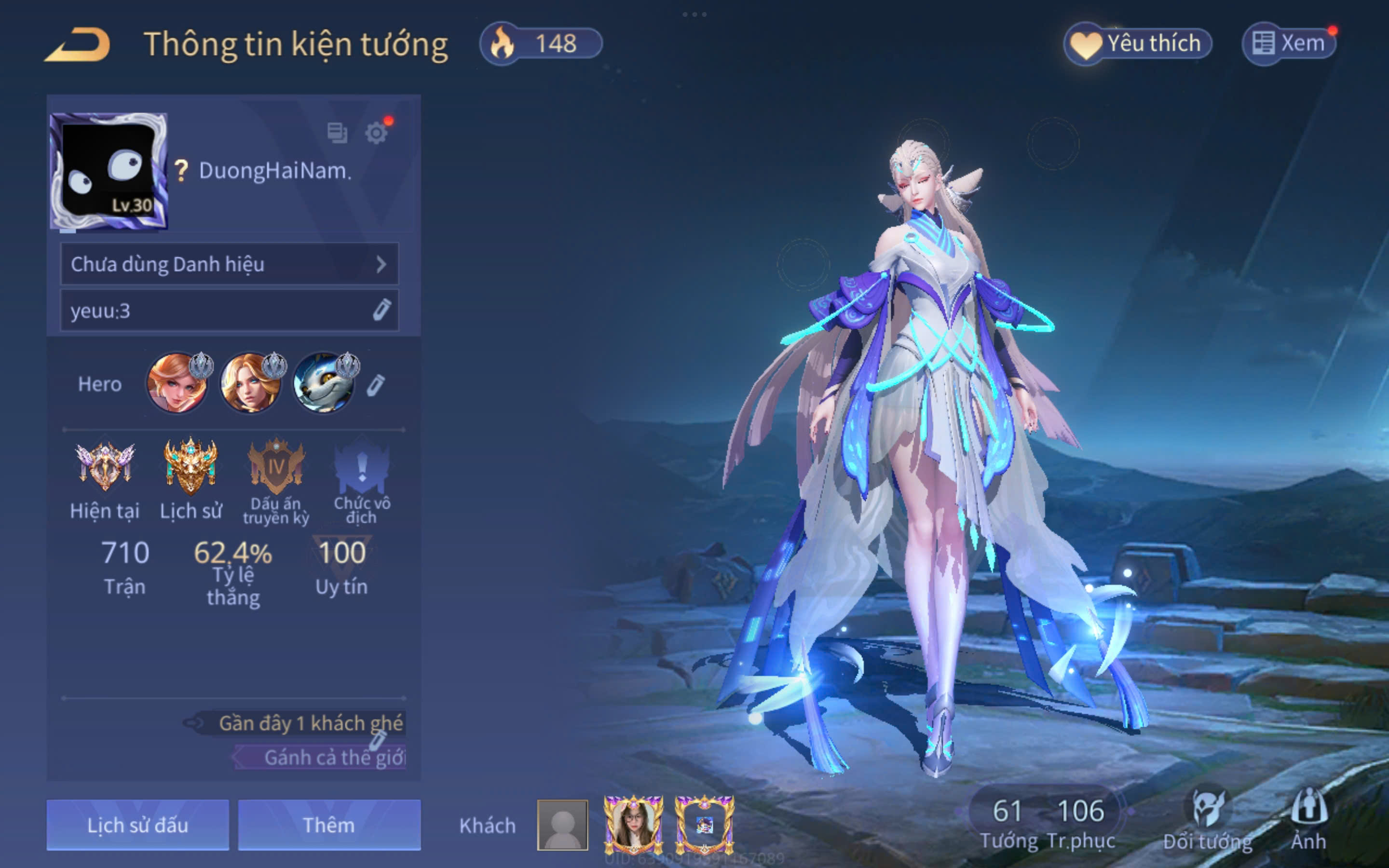Image resolution: width=1389 pixels, height=868 pixels.
Task: Click the Thêm button
Action: tap(329, 825)
